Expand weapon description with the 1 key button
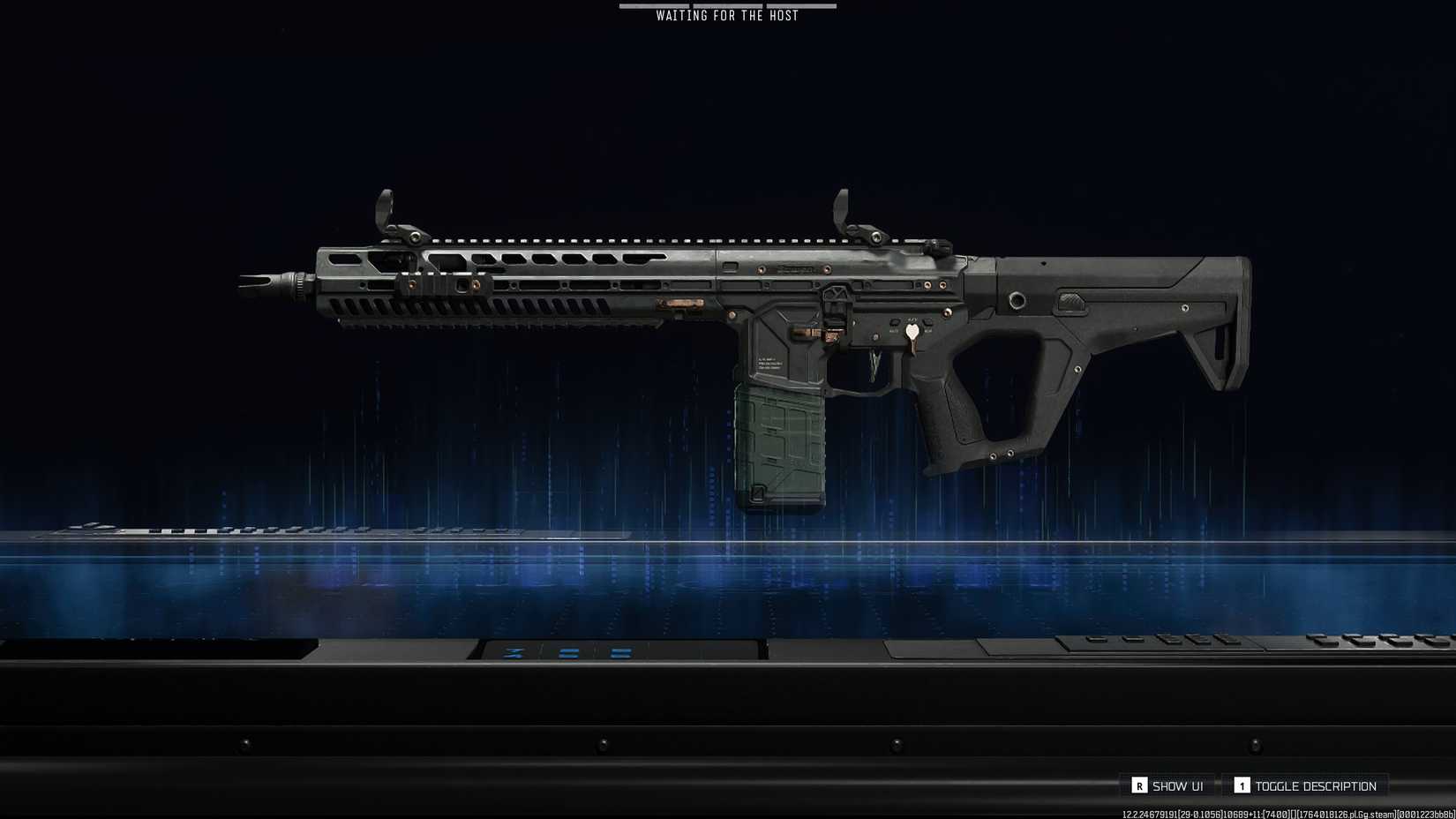This screenshot has width=1456, height=819. [1241, 785]
